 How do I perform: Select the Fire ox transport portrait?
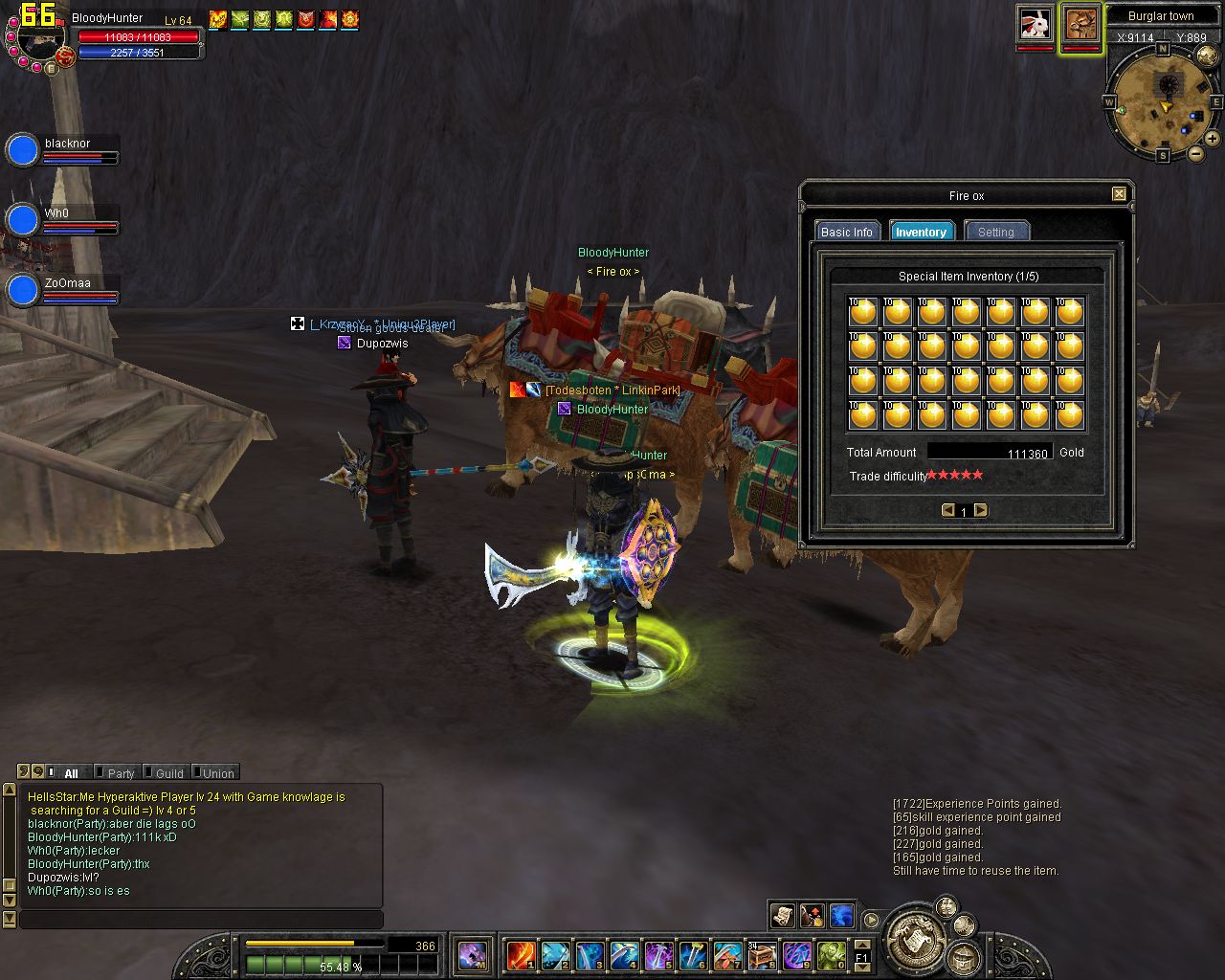point(1081,24)
